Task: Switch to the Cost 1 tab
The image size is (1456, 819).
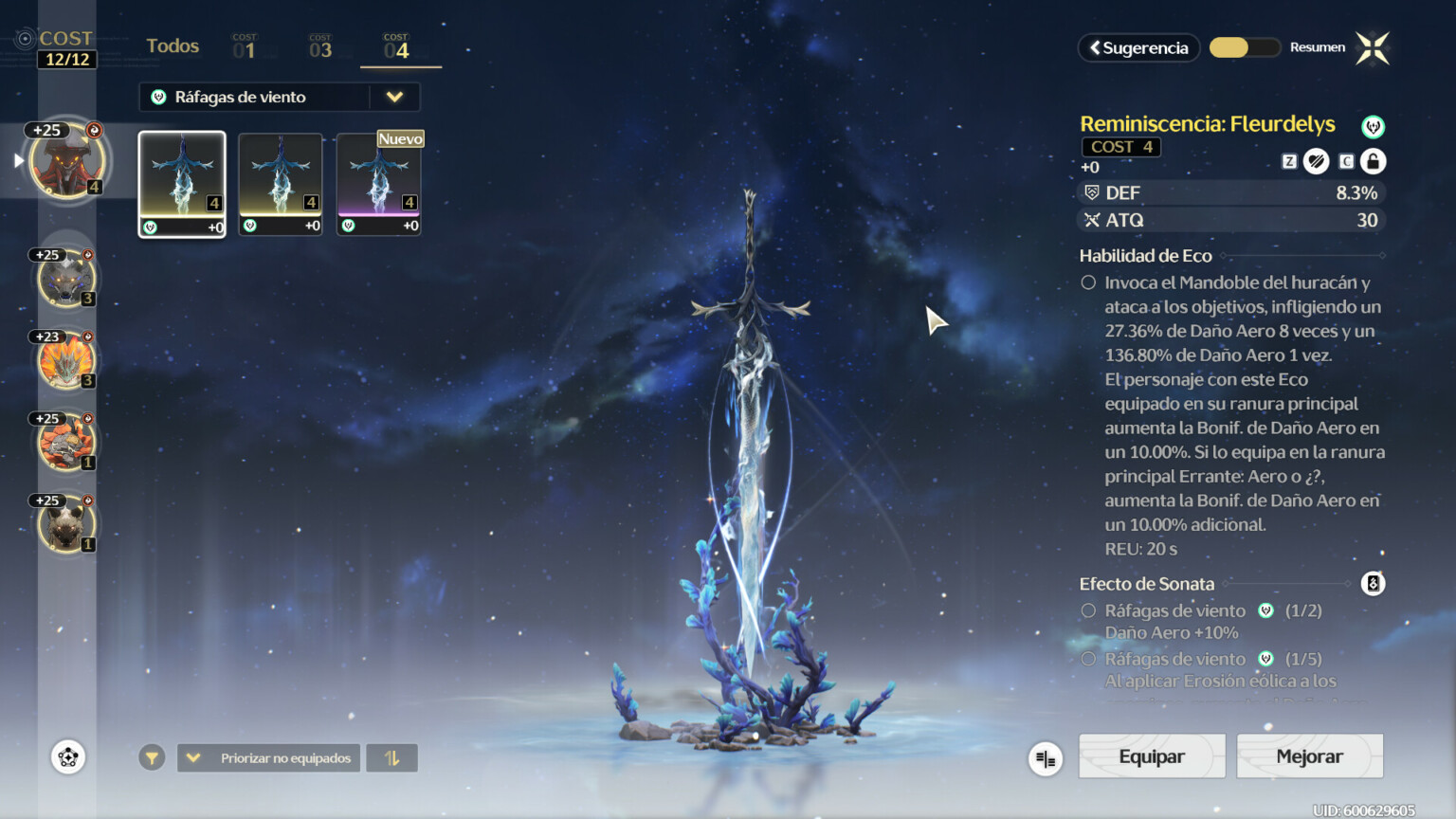Action: 245,45
